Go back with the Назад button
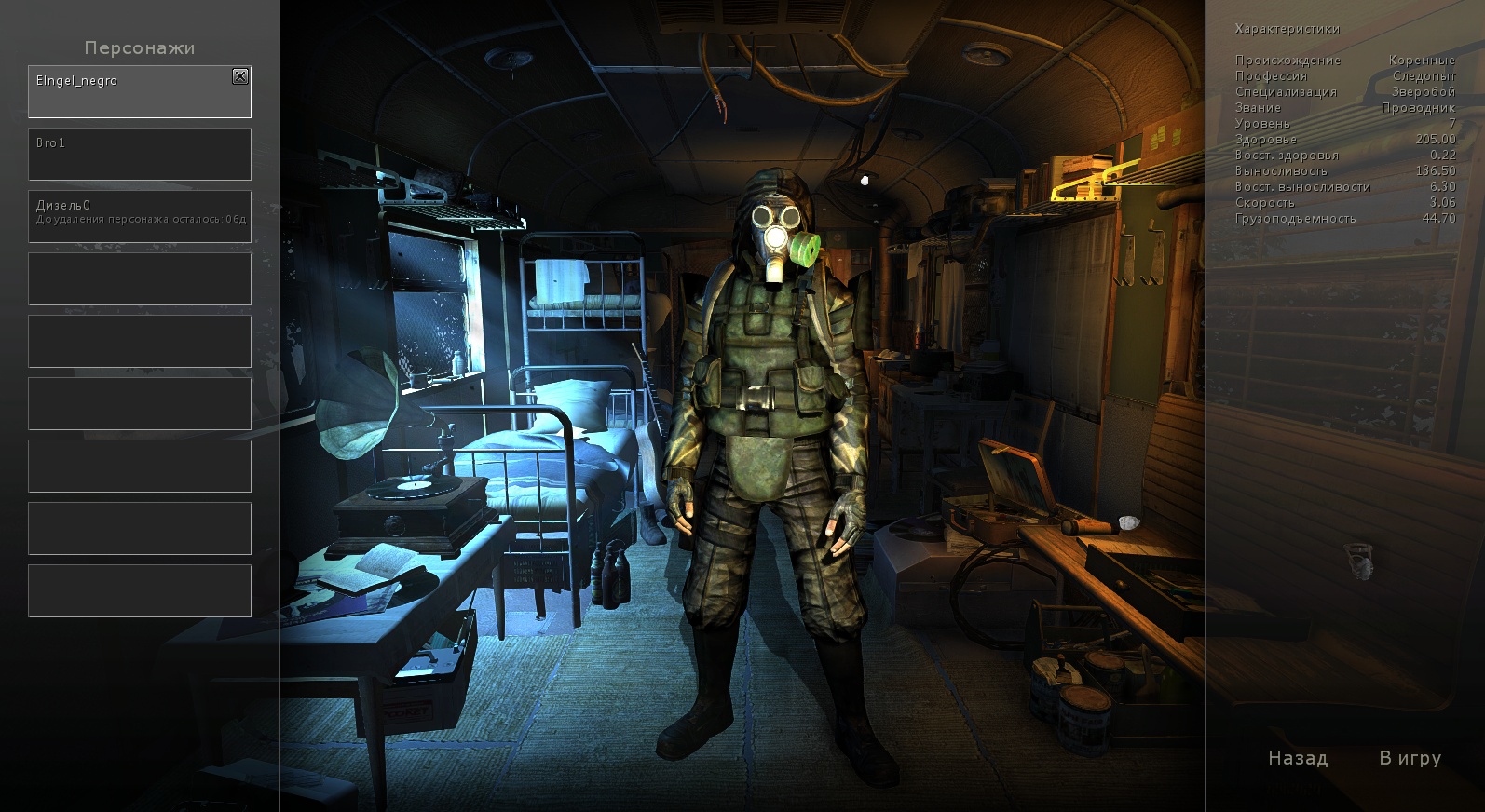The width and height of the screenshot is (1485, 812). [1298, 758]
